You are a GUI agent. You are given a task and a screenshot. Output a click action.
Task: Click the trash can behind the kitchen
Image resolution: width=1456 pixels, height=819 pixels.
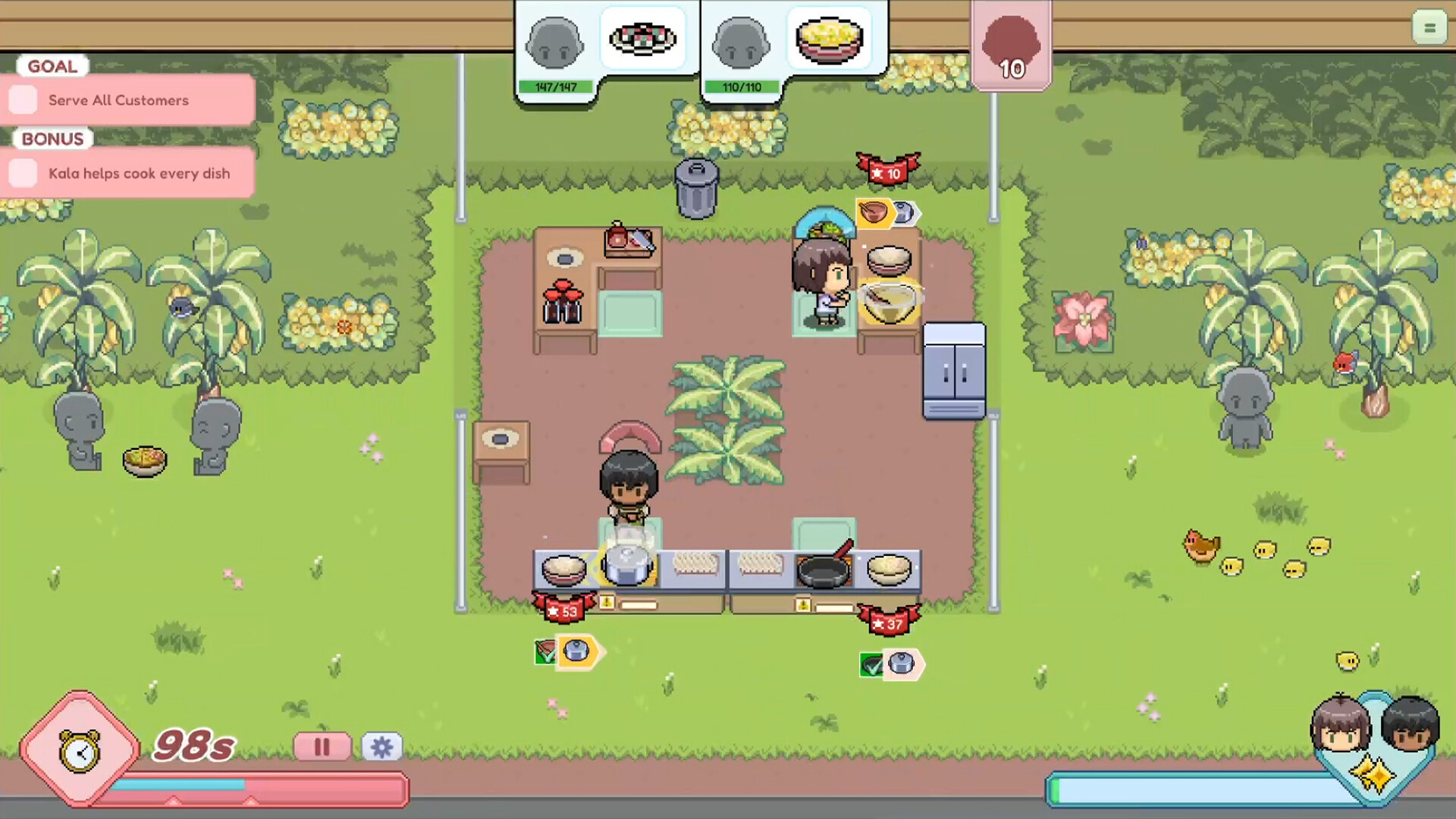coord(697,188)
